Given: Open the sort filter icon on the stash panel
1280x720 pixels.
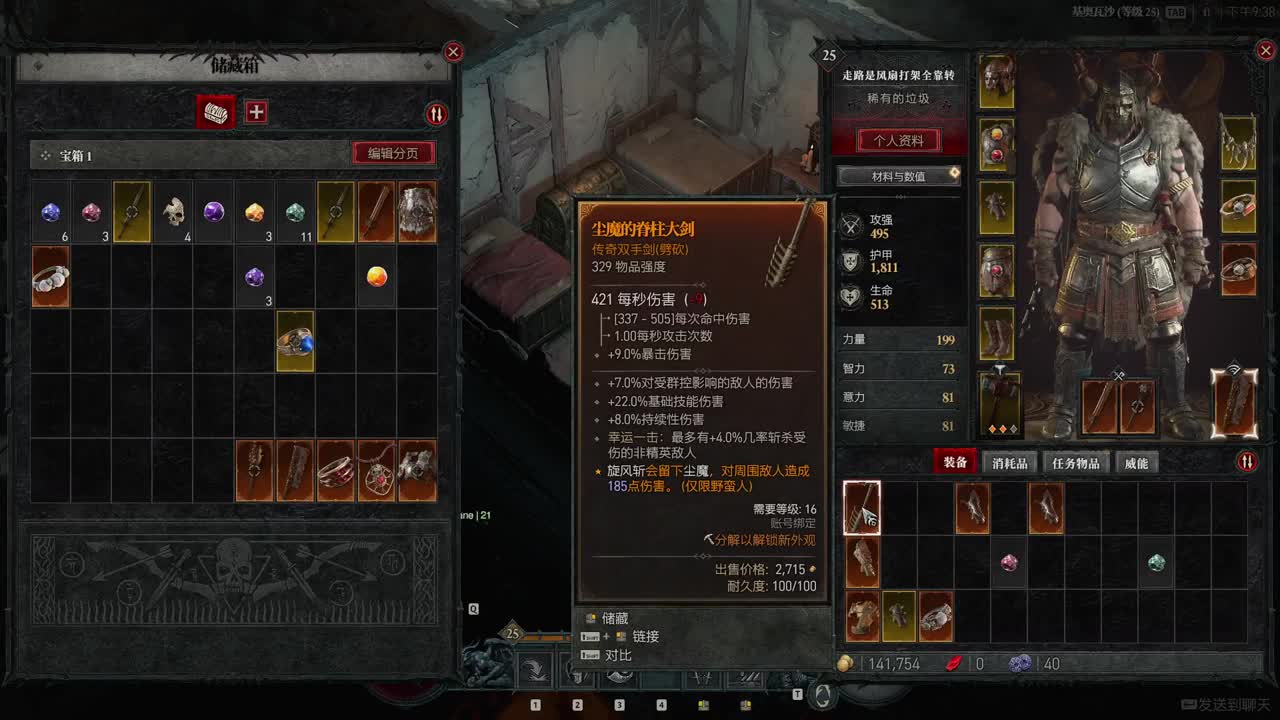Looking at the screenshot, I should tap(434, 114).
